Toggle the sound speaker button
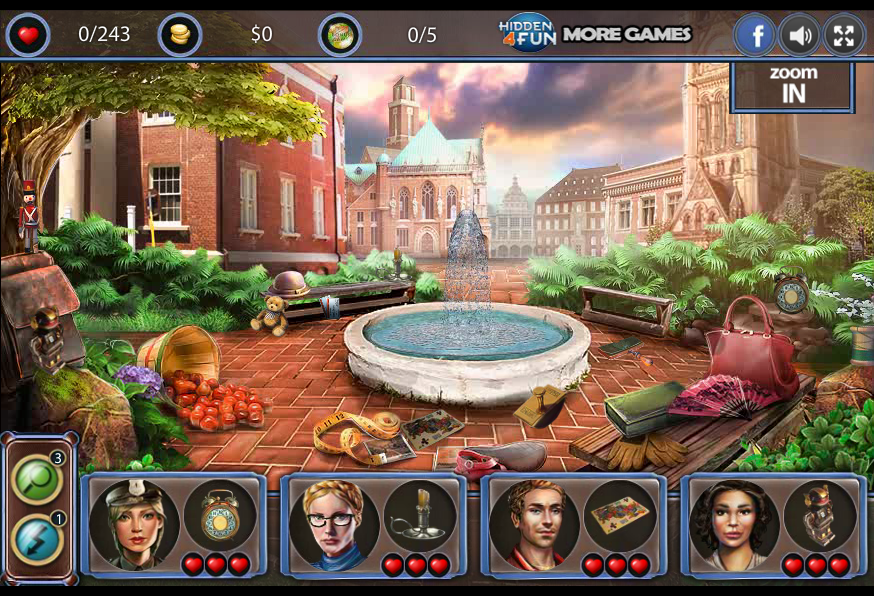 tap(798, 36)
